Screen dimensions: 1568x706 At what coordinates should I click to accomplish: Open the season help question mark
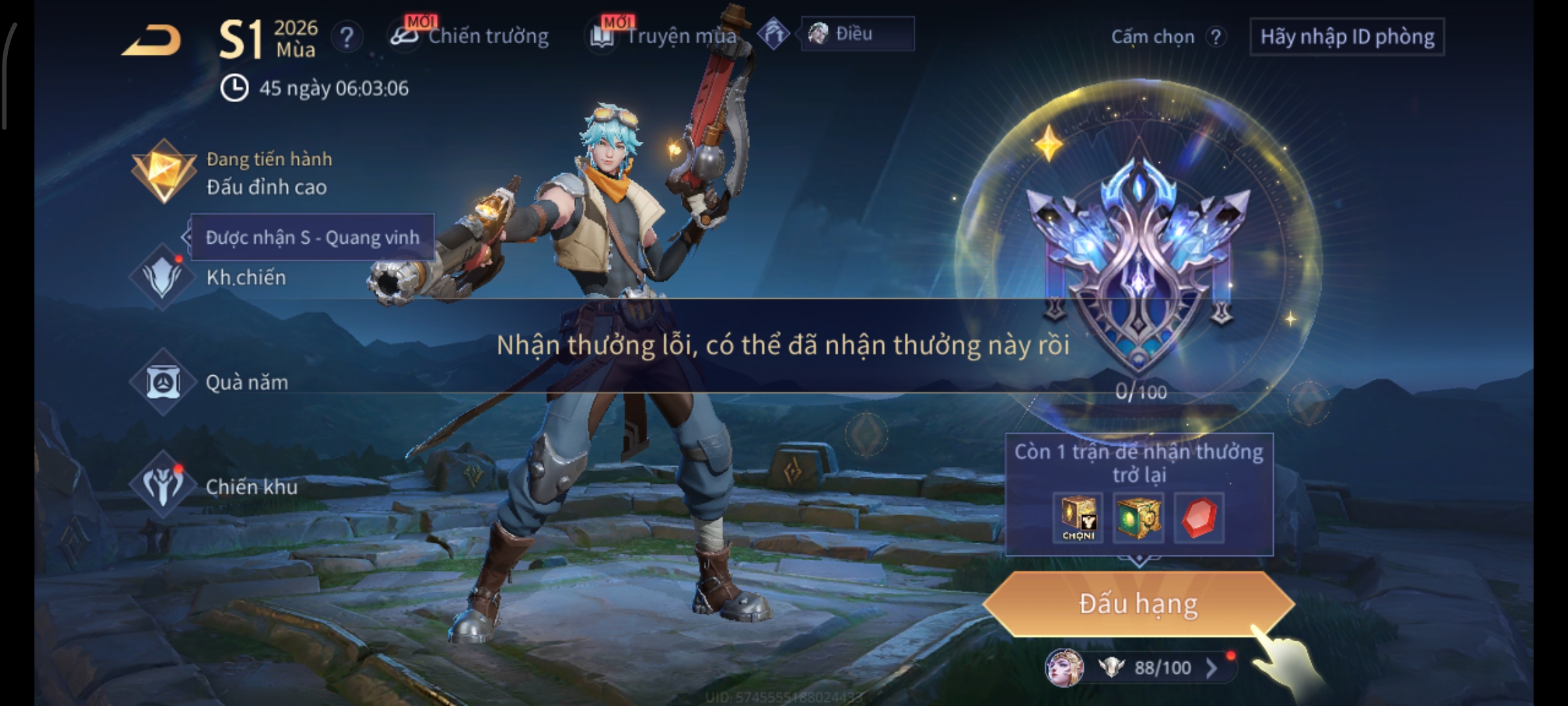tap(347, 37)
